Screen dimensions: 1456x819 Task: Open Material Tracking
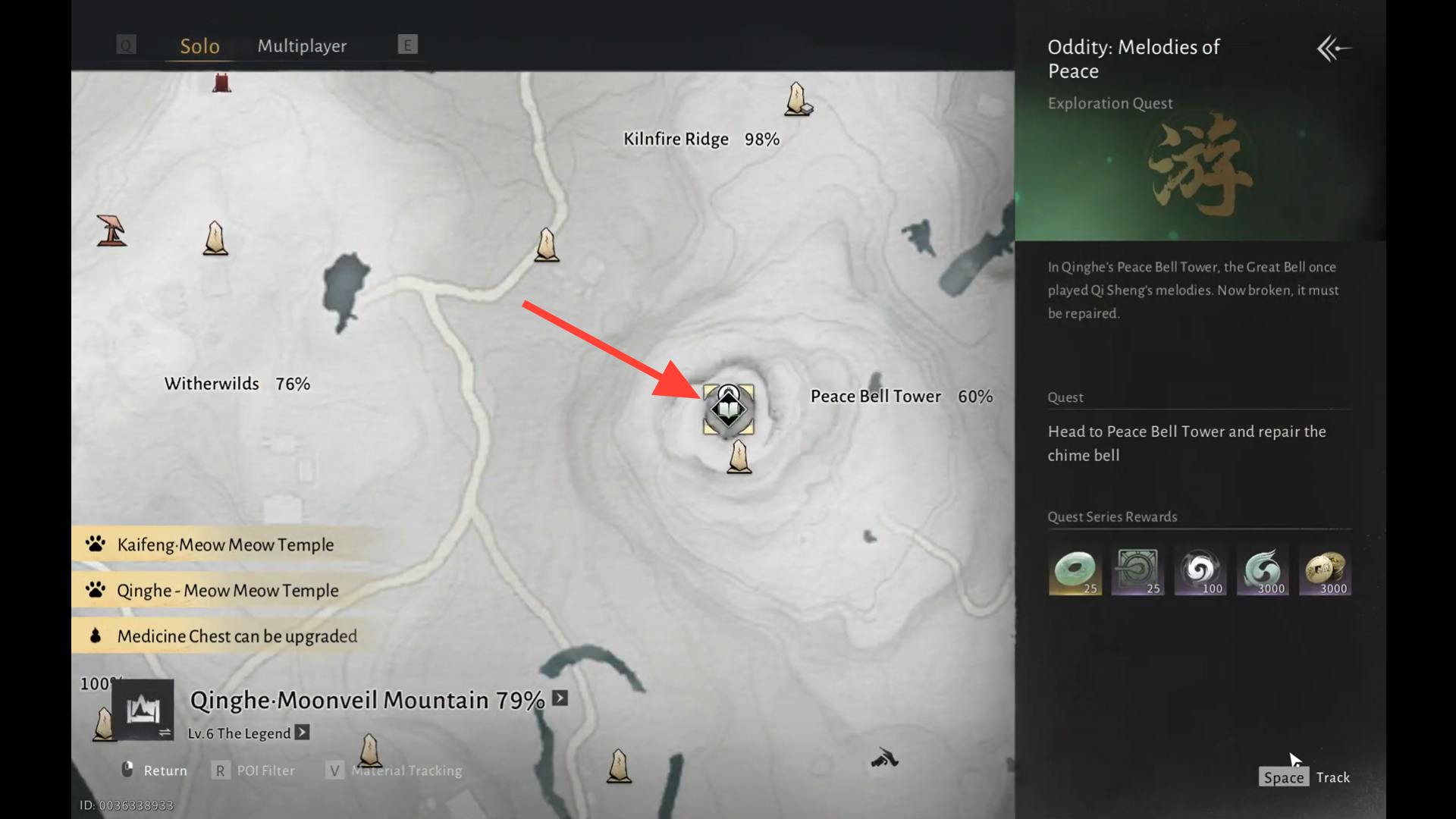[395, 770]
